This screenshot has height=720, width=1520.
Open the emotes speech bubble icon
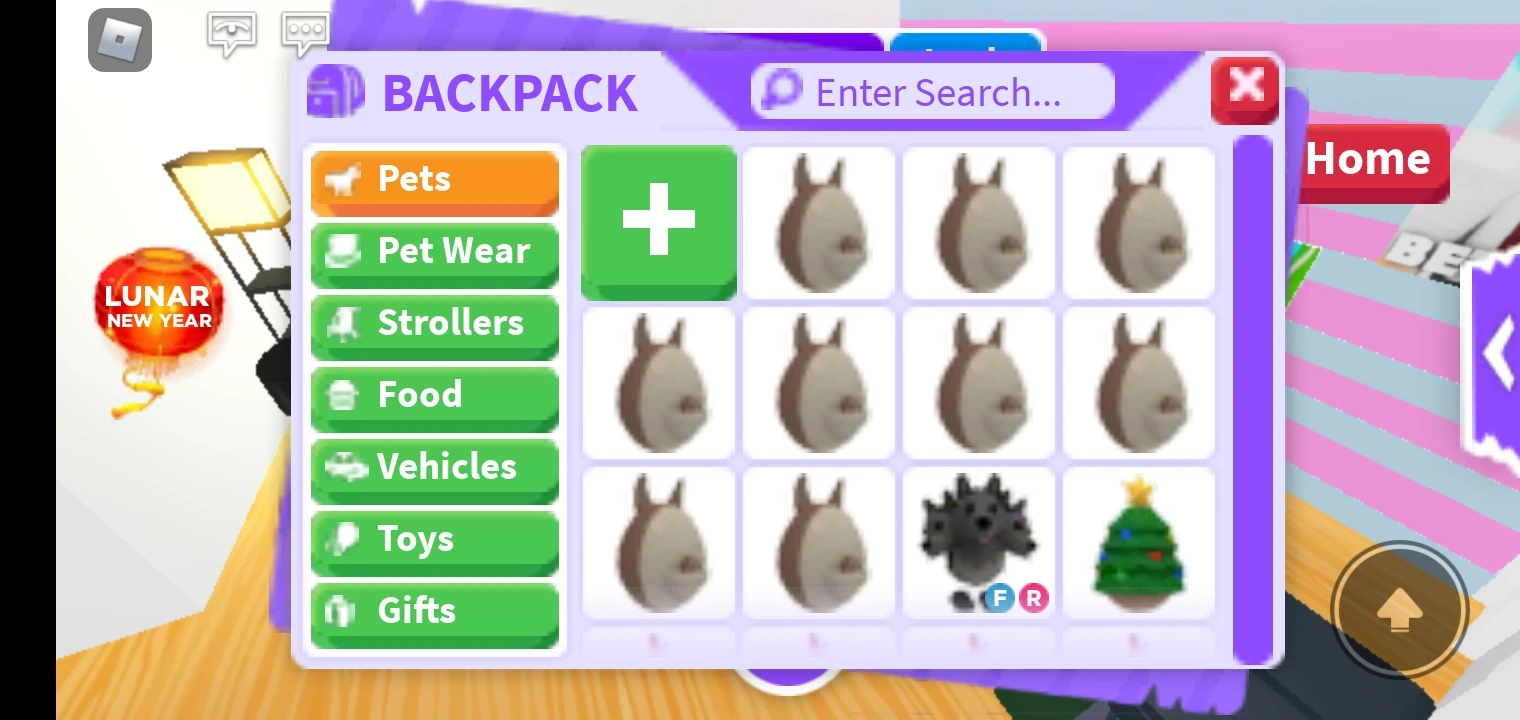pos(231,33)
